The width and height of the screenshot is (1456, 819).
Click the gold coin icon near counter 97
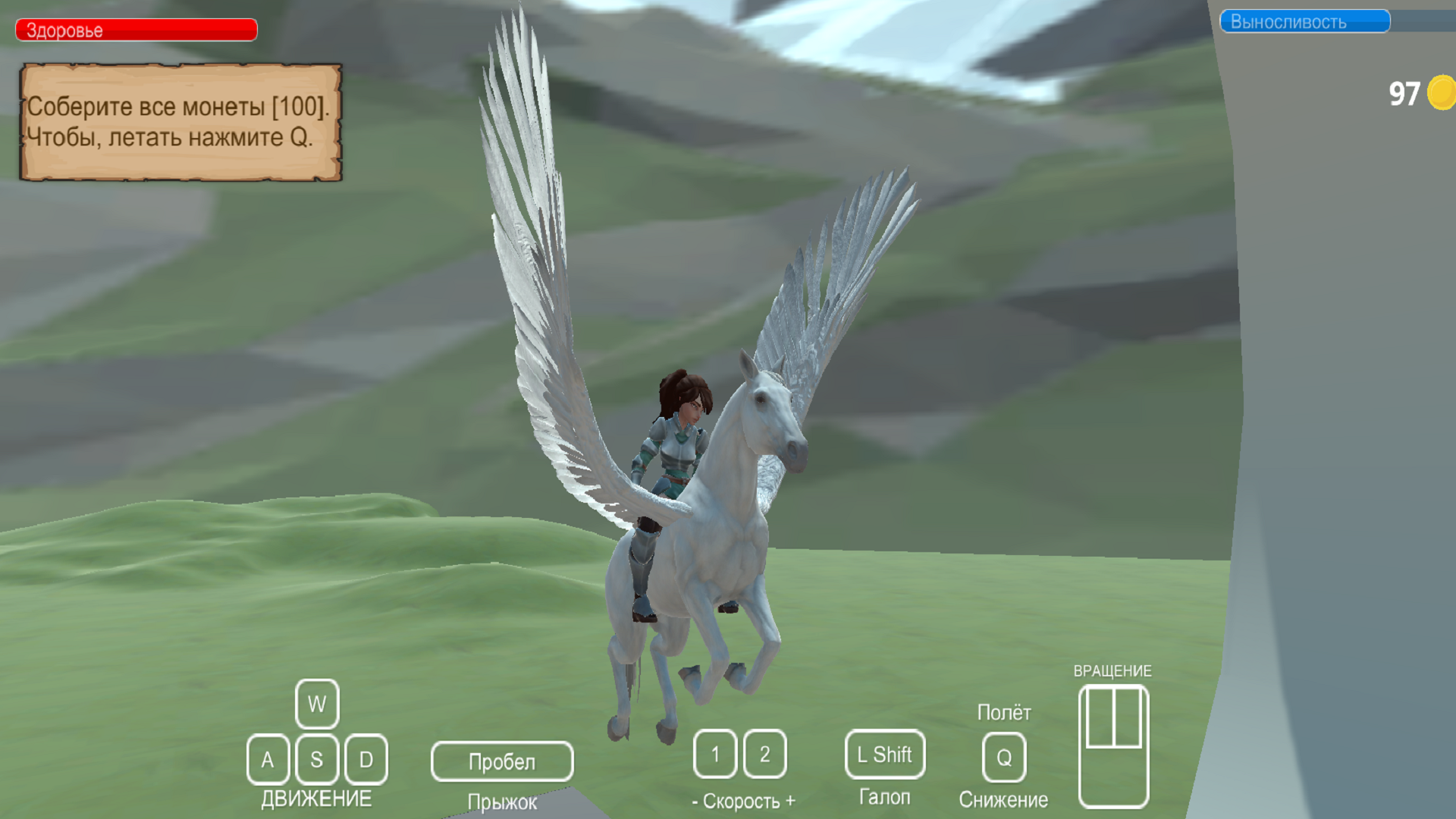tap(1440, 93)
